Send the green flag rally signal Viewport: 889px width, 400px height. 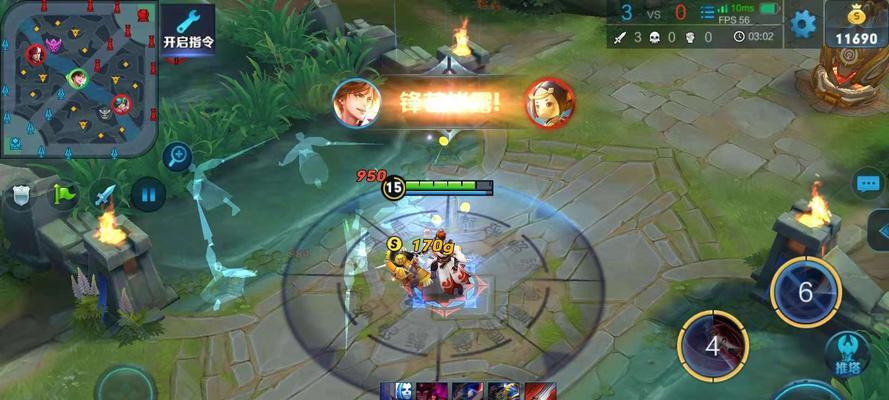(x=64, y=194)
